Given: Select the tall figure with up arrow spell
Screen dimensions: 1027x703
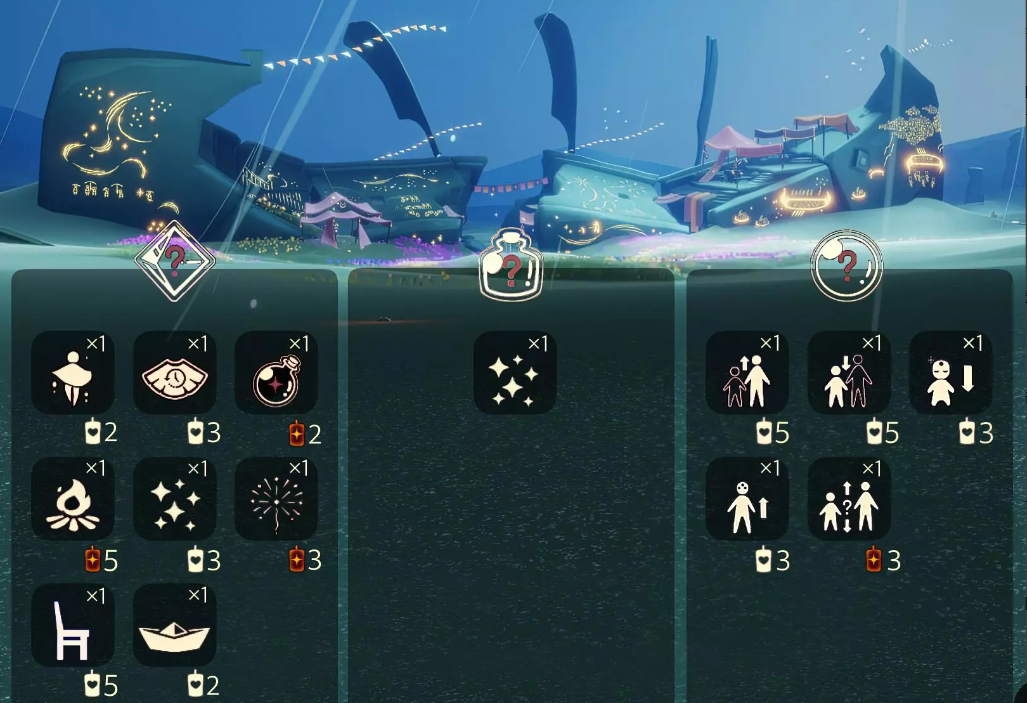Looking at the screenshot, I should coord(747,499).
